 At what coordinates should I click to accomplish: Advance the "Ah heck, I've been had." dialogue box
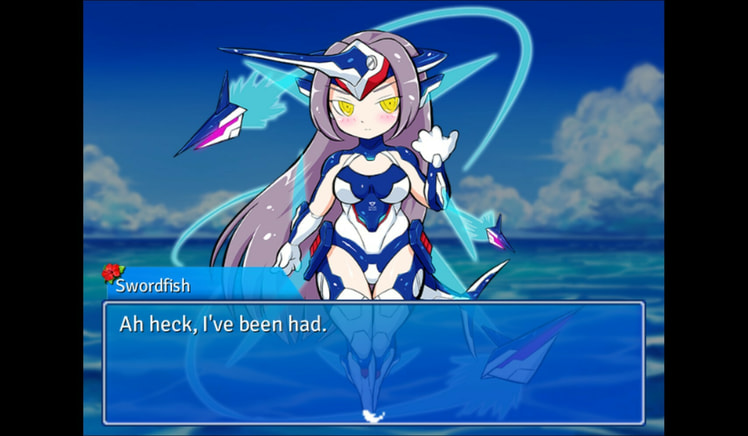pos(373,362)
